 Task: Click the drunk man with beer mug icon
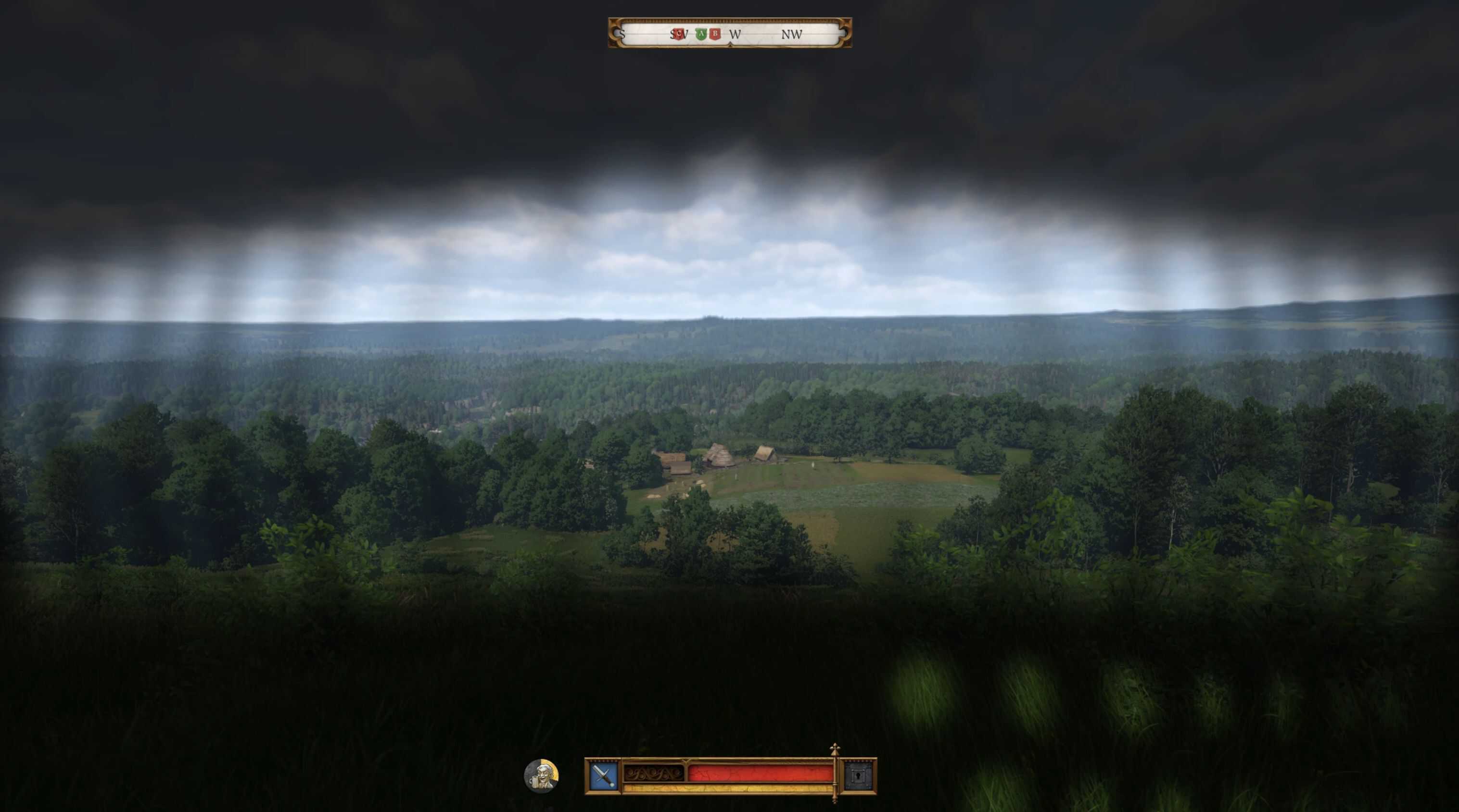point(541,776)
